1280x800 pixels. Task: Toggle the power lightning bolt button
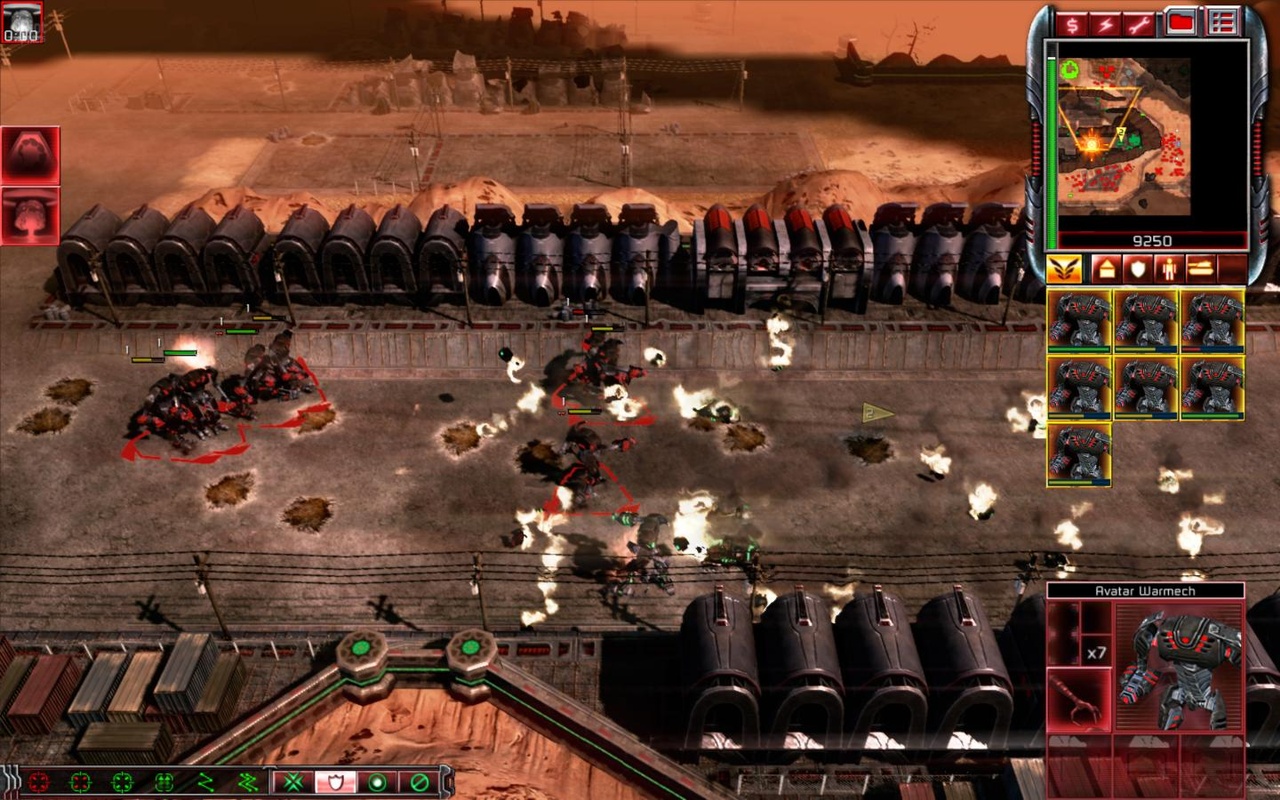tap(1105, 23)
